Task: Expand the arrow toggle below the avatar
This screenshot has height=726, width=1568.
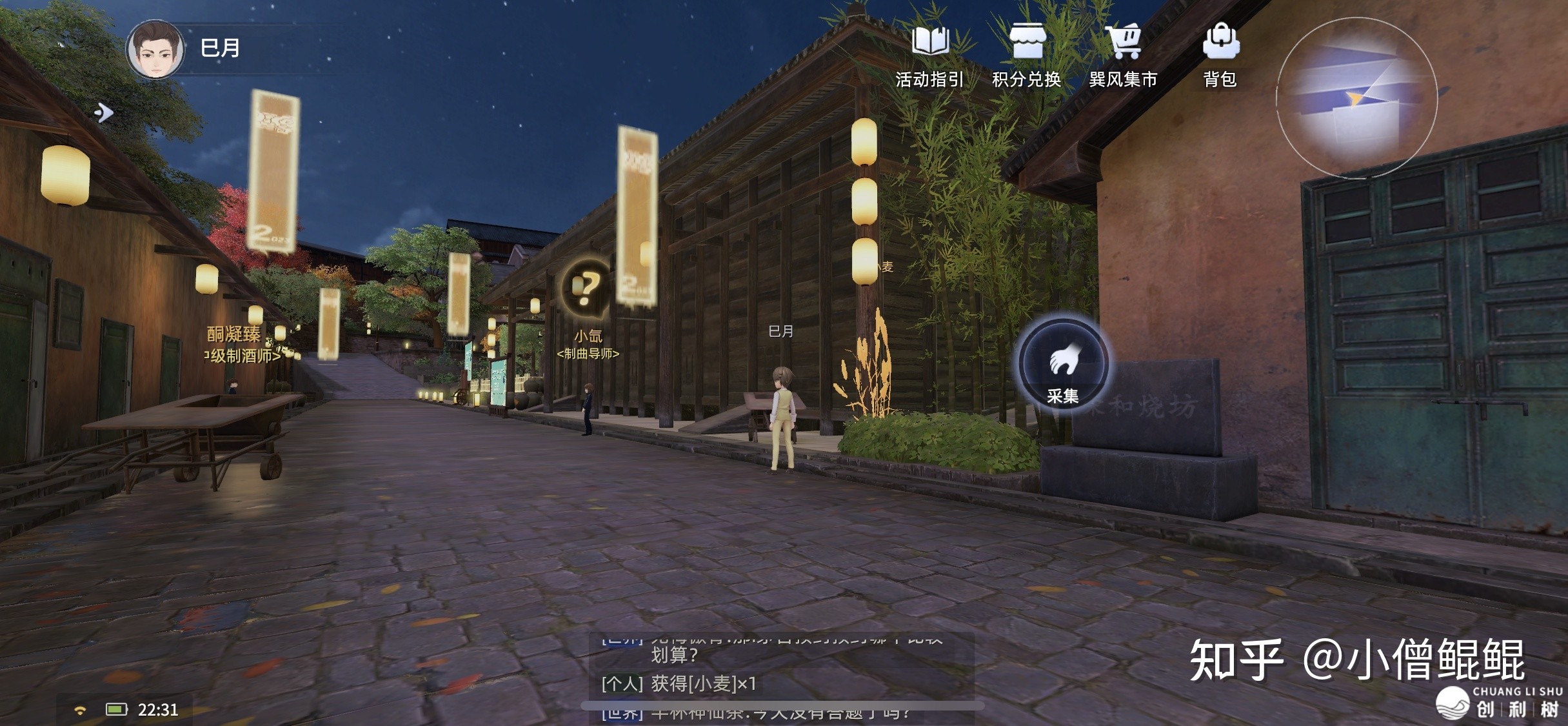Action: point(104,113)
